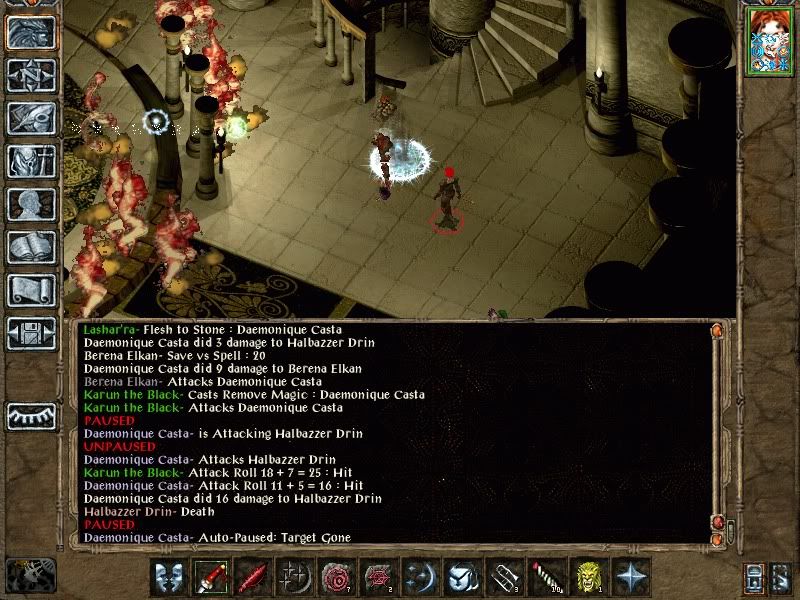Screen dimensions: 800x600
Task: Open the area map with the compass button
Action: click(x=31, y=77)
